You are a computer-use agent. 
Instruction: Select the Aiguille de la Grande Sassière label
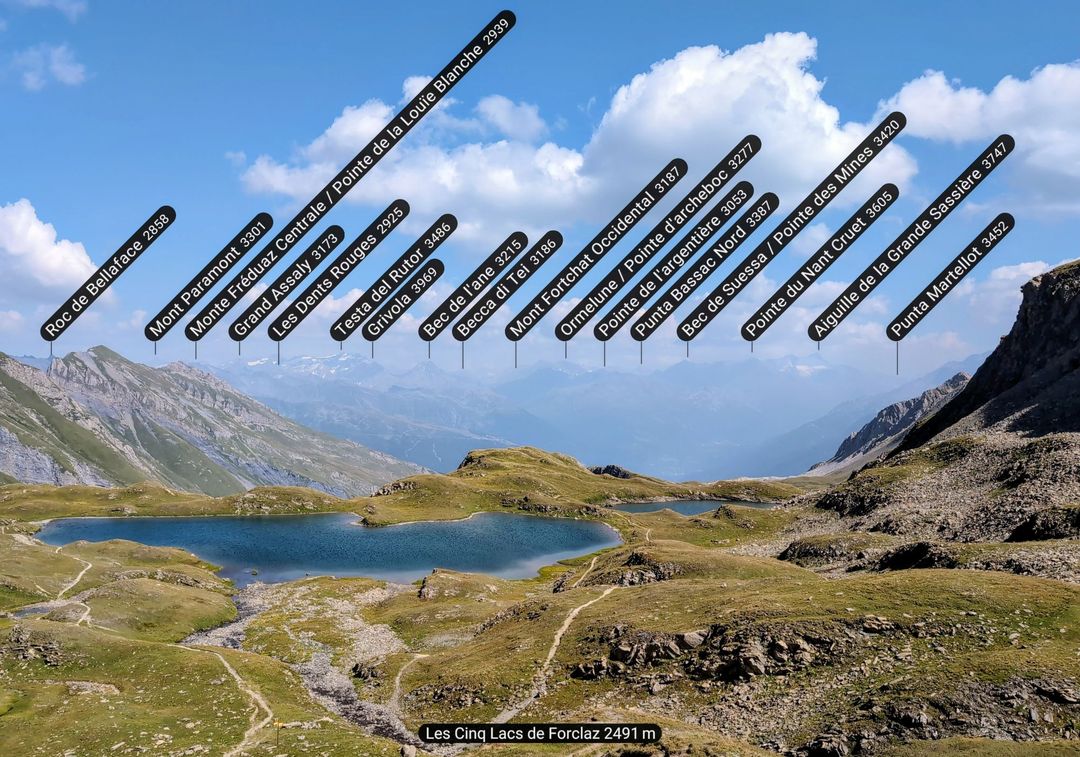click(x=911, y=238)
